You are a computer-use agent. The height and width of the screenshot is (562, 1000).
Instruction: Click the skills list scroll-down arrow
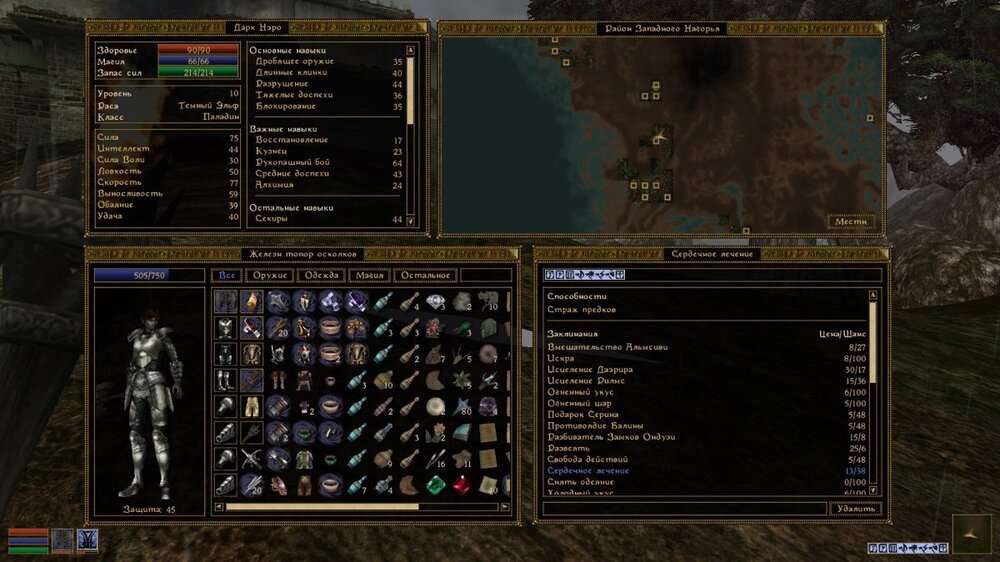click(410, 221)
